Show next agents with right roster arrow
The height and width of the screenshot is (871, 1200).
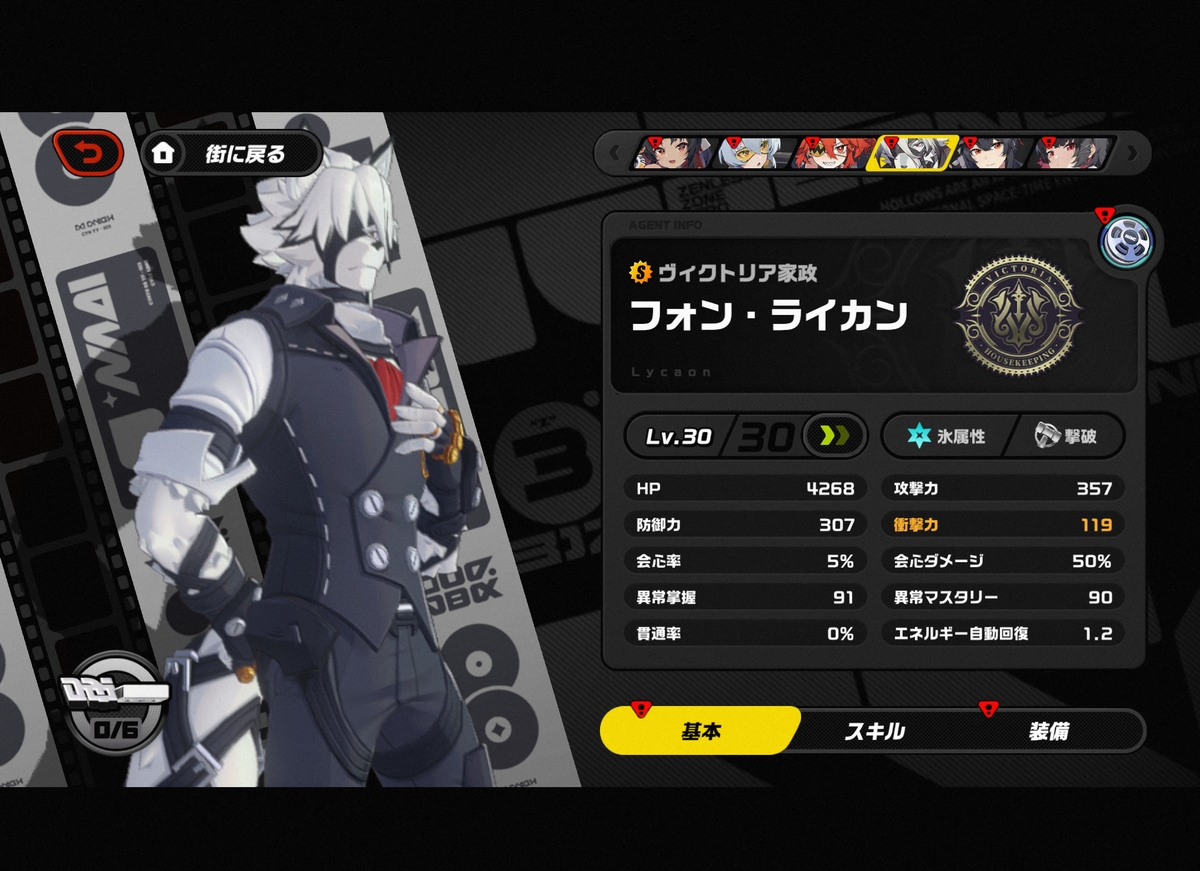point(1132,154)
